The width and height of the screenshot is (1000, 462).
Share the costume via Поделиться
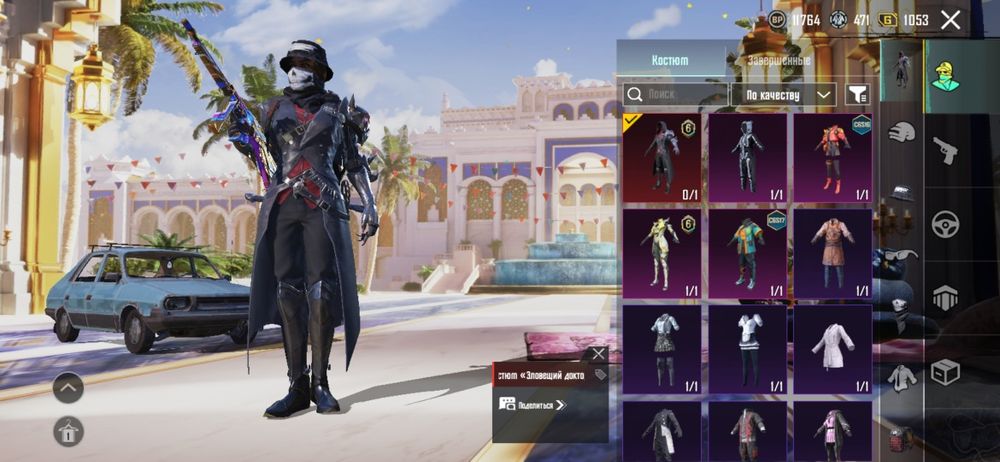tap(533, 404)
